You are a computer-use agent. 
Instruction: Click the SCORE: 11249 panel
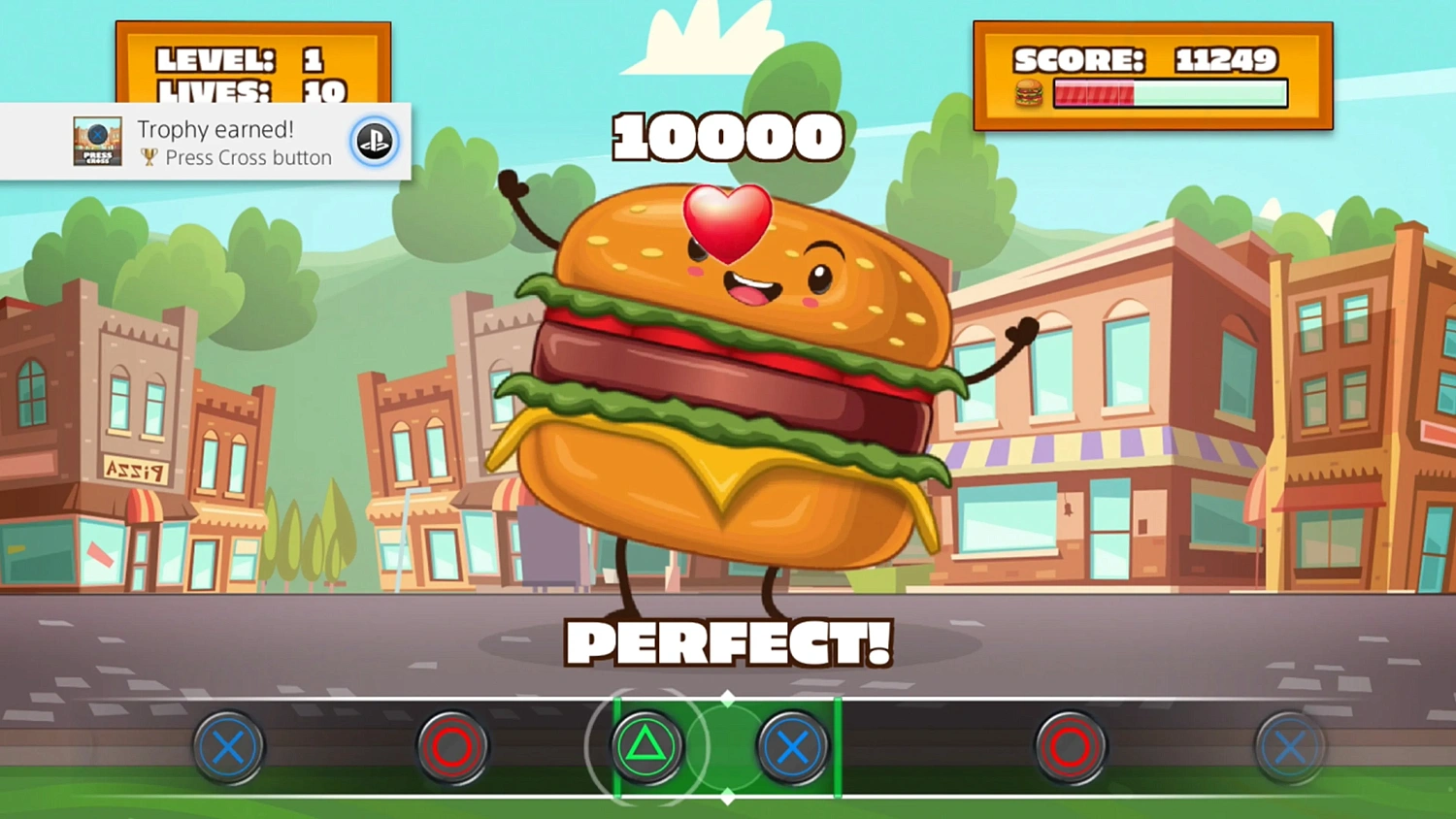coord(1143,60)
